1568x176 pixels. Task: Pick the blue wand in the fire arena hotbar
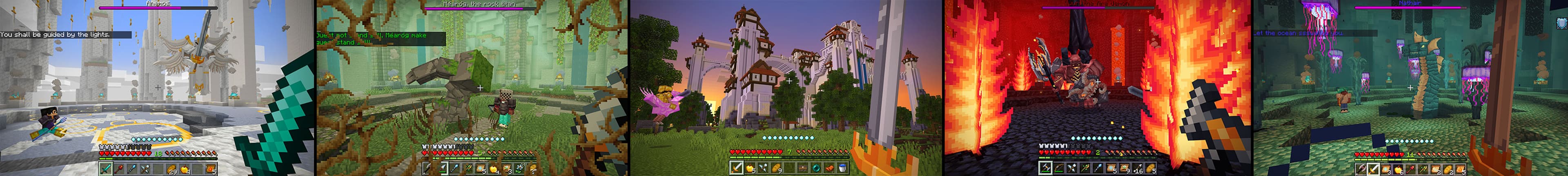pyautogui.click(x=1099, y=168)
